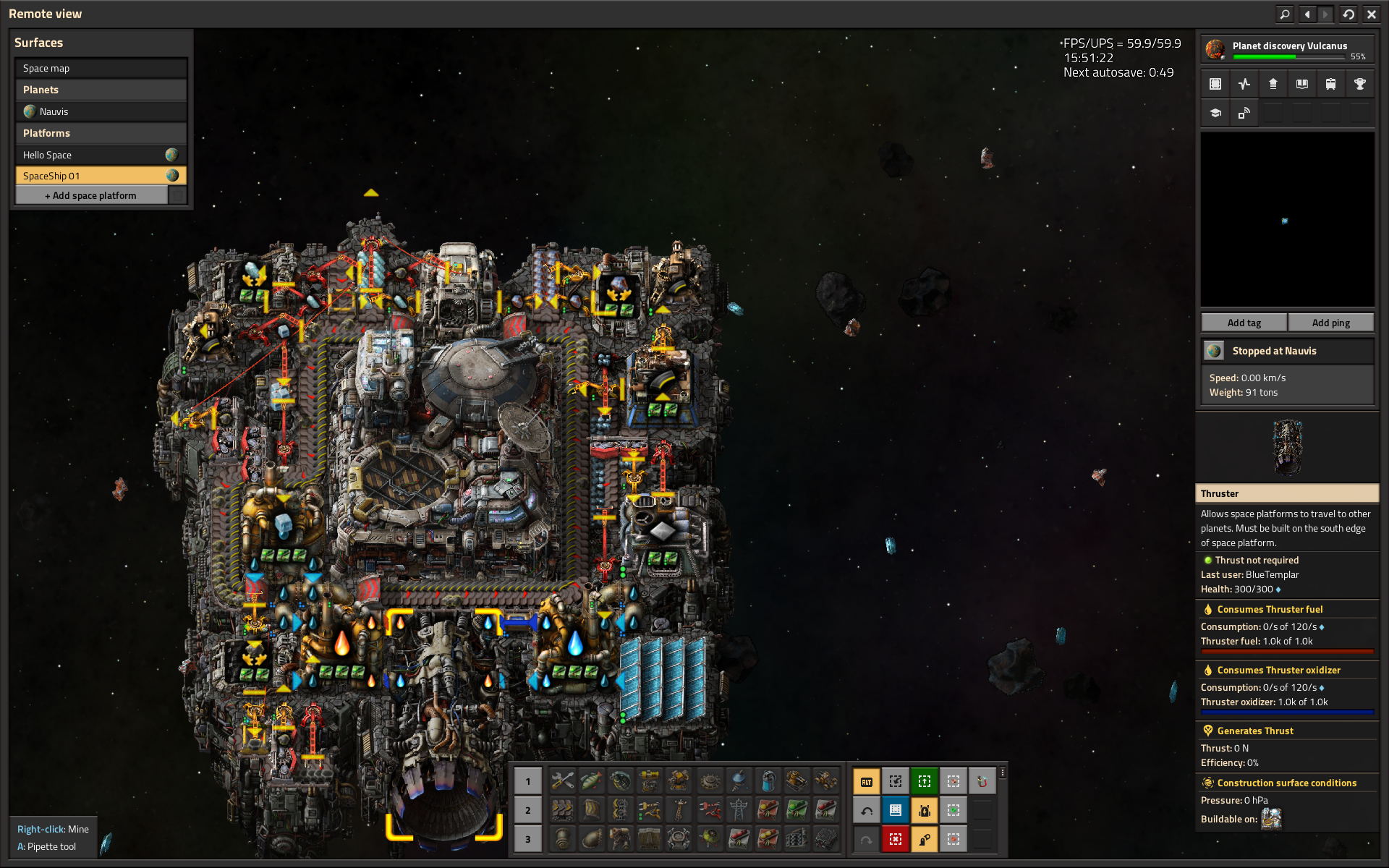This screenshot has height=868, width=1389.
Task: Open the production statistics graph icon
Action: point(1244,84)
